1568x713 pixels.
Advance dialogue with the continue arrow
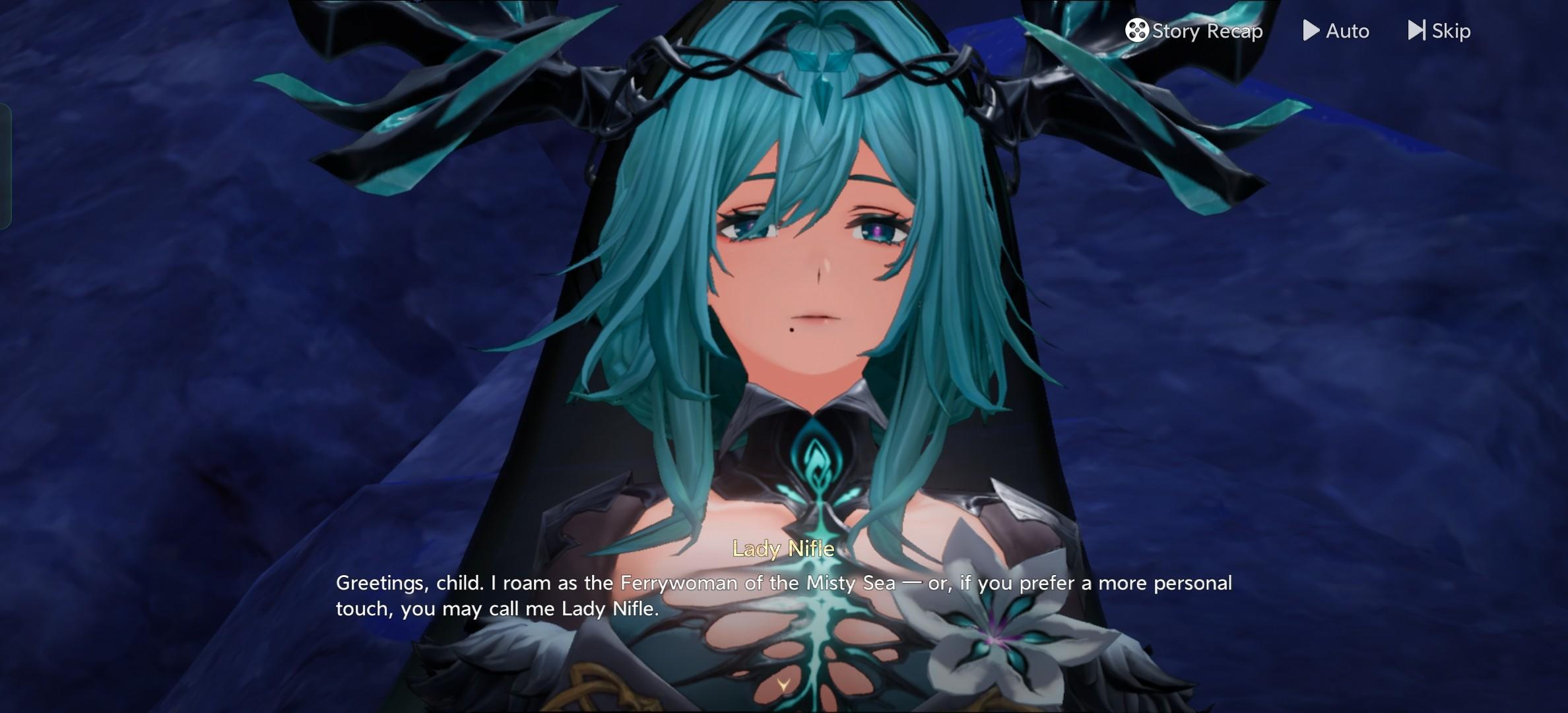(x=783, y=685)
